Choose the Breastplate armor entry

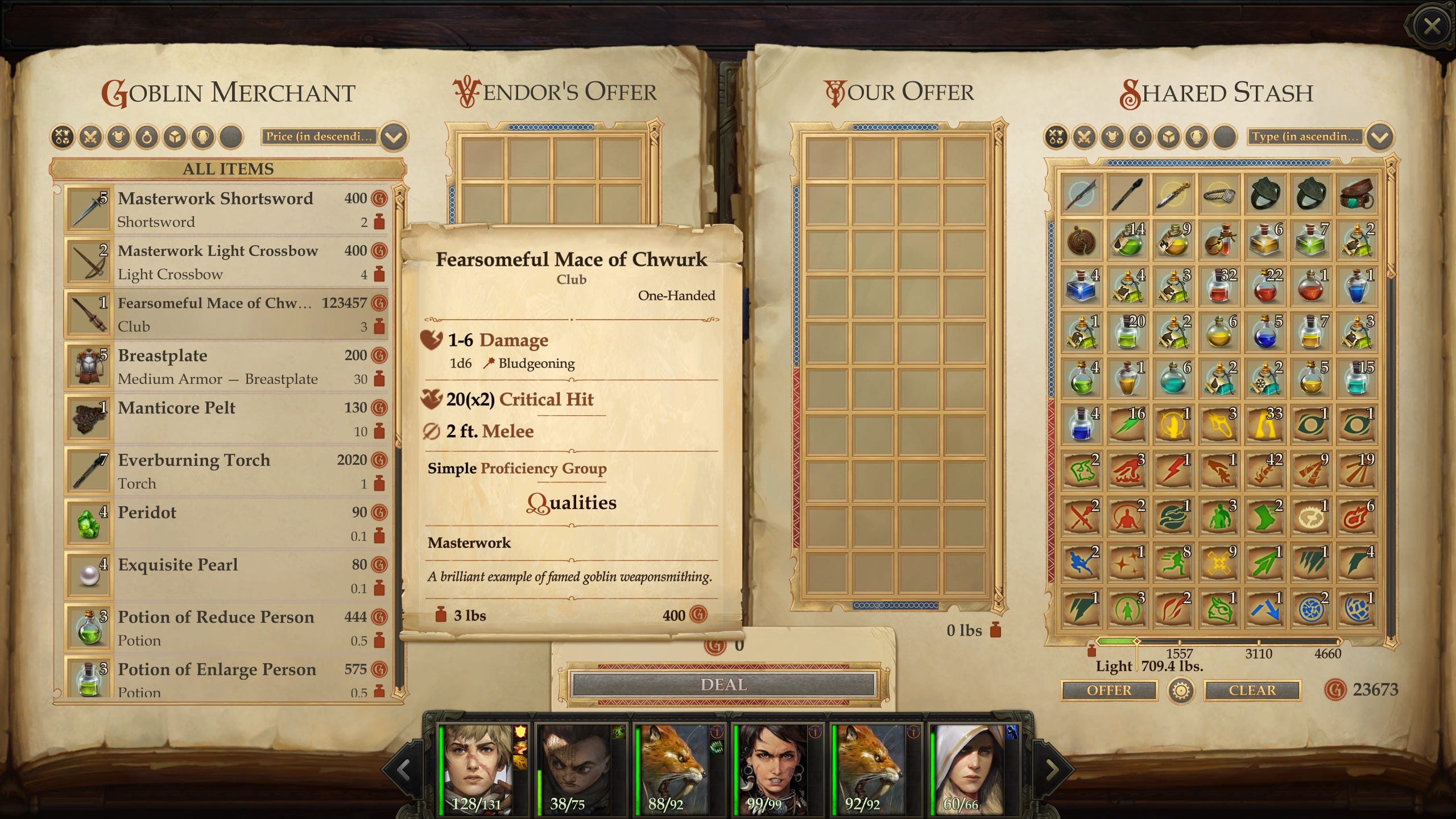(x=227, y=366)
